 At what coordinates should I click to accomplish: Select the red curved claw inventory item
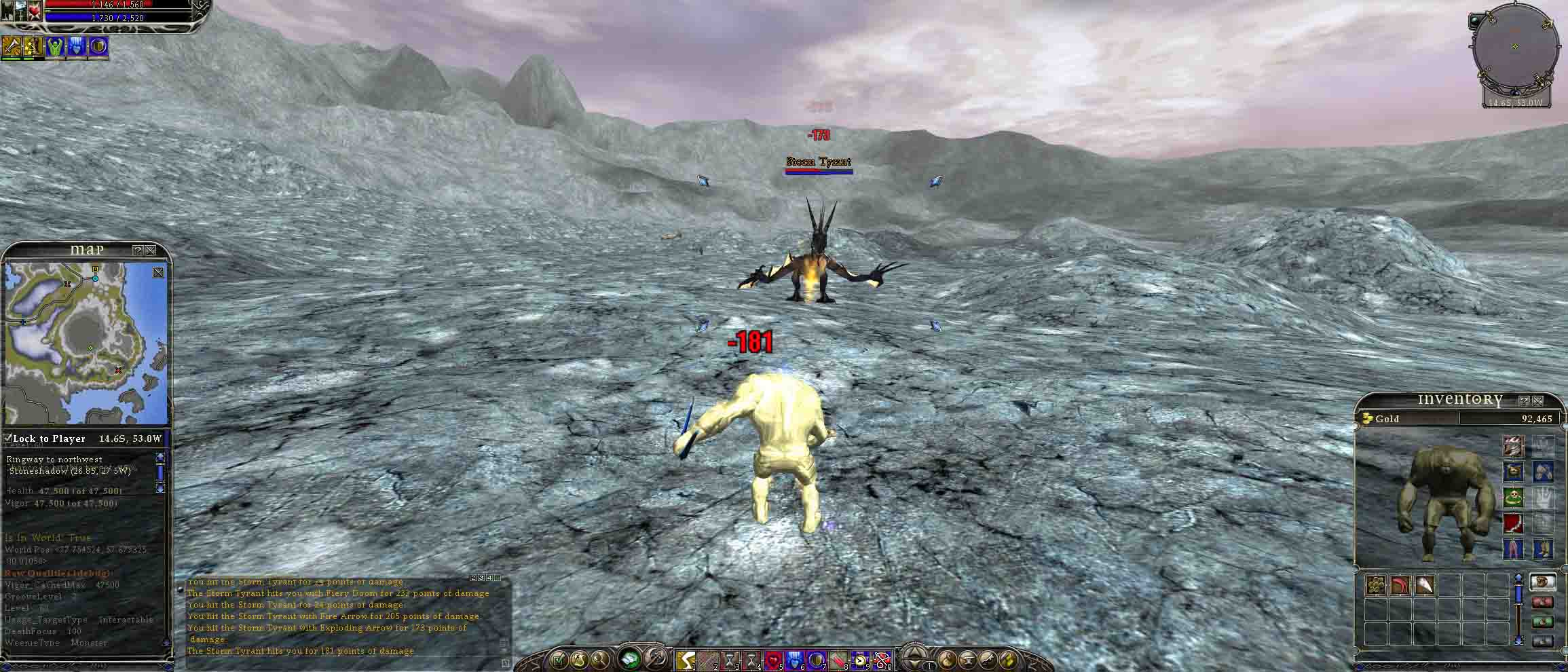[1400, 585]
